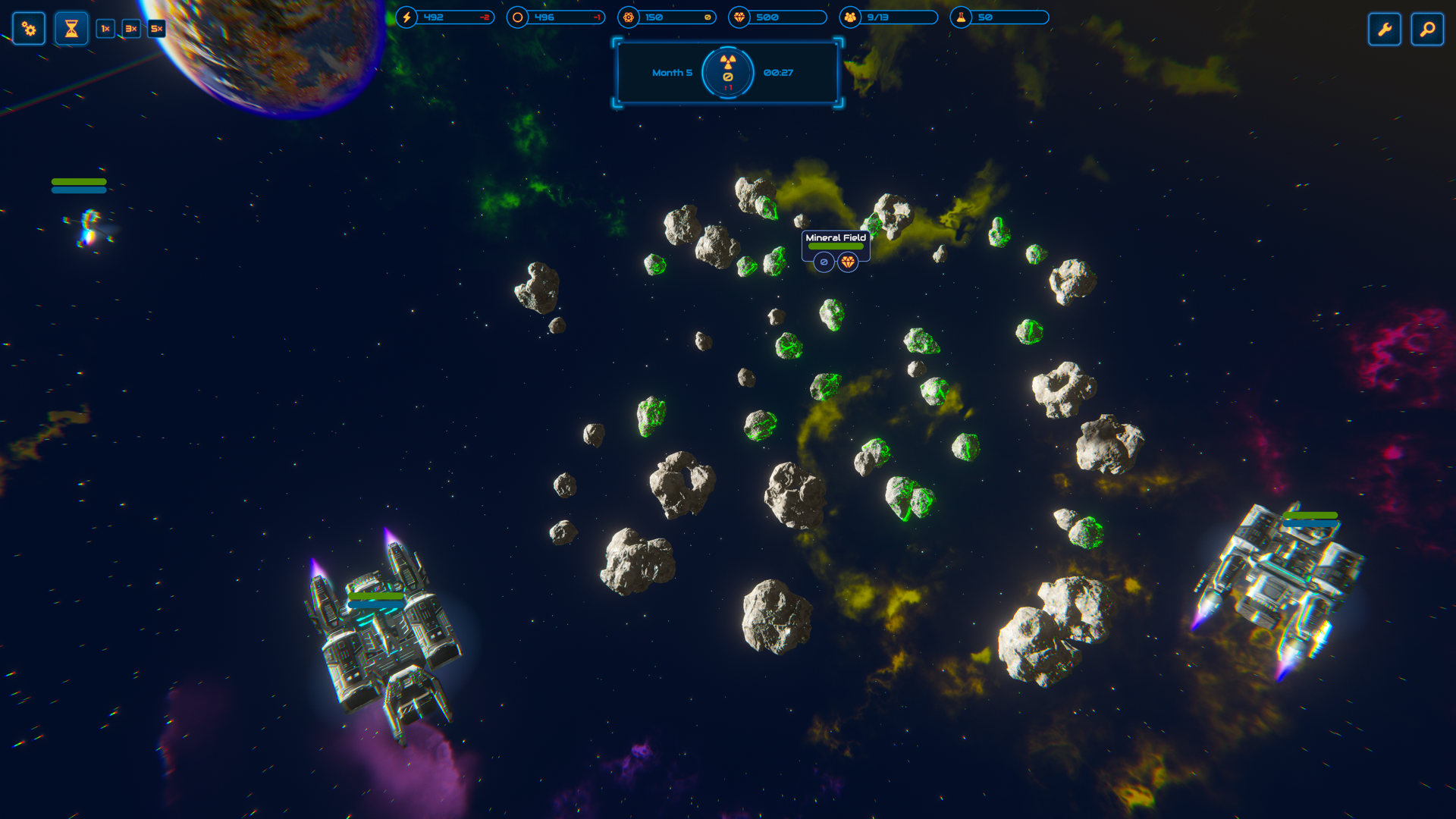Open the wrench build menu
The height and width of the screenshot is (819, 1456).
pyautogui.click(x=1384, y=30)
